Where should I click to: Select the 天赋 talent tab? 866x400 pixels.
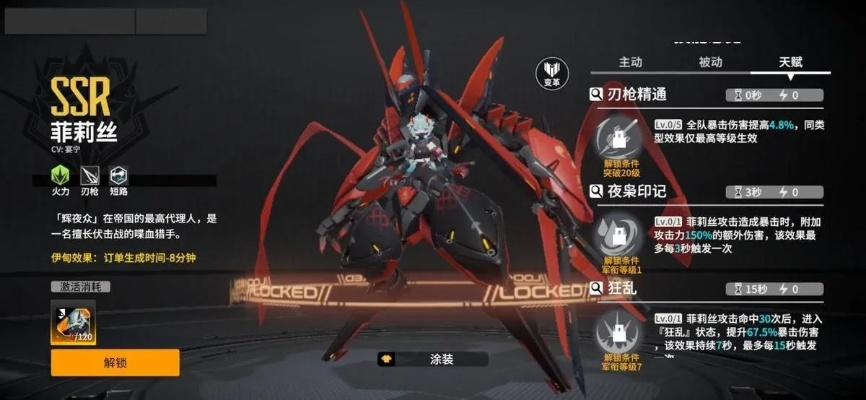790,62
